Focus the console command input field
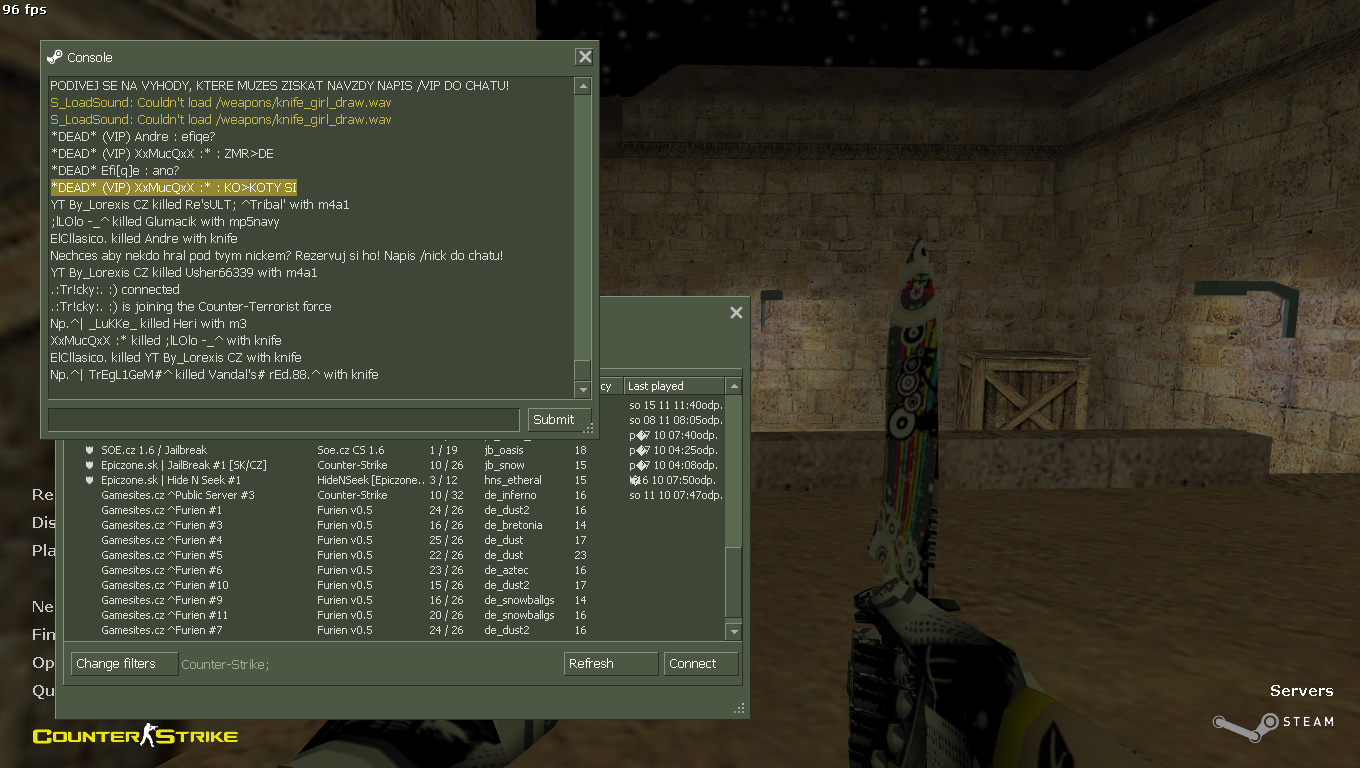The width and height of the screenshot is (1360, 768). pos(284,420)
